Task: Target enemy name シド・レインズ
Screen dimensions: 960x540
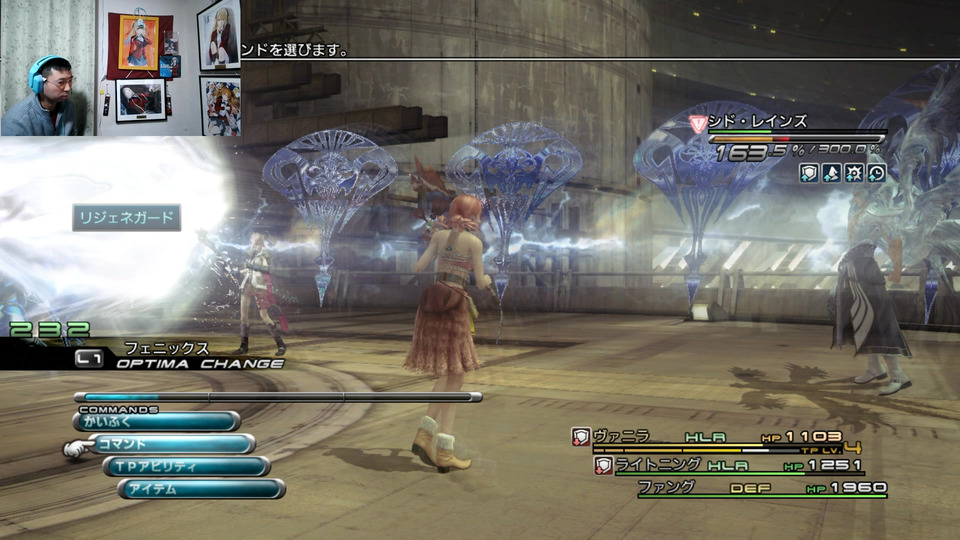Action: (x=762, y=122)
